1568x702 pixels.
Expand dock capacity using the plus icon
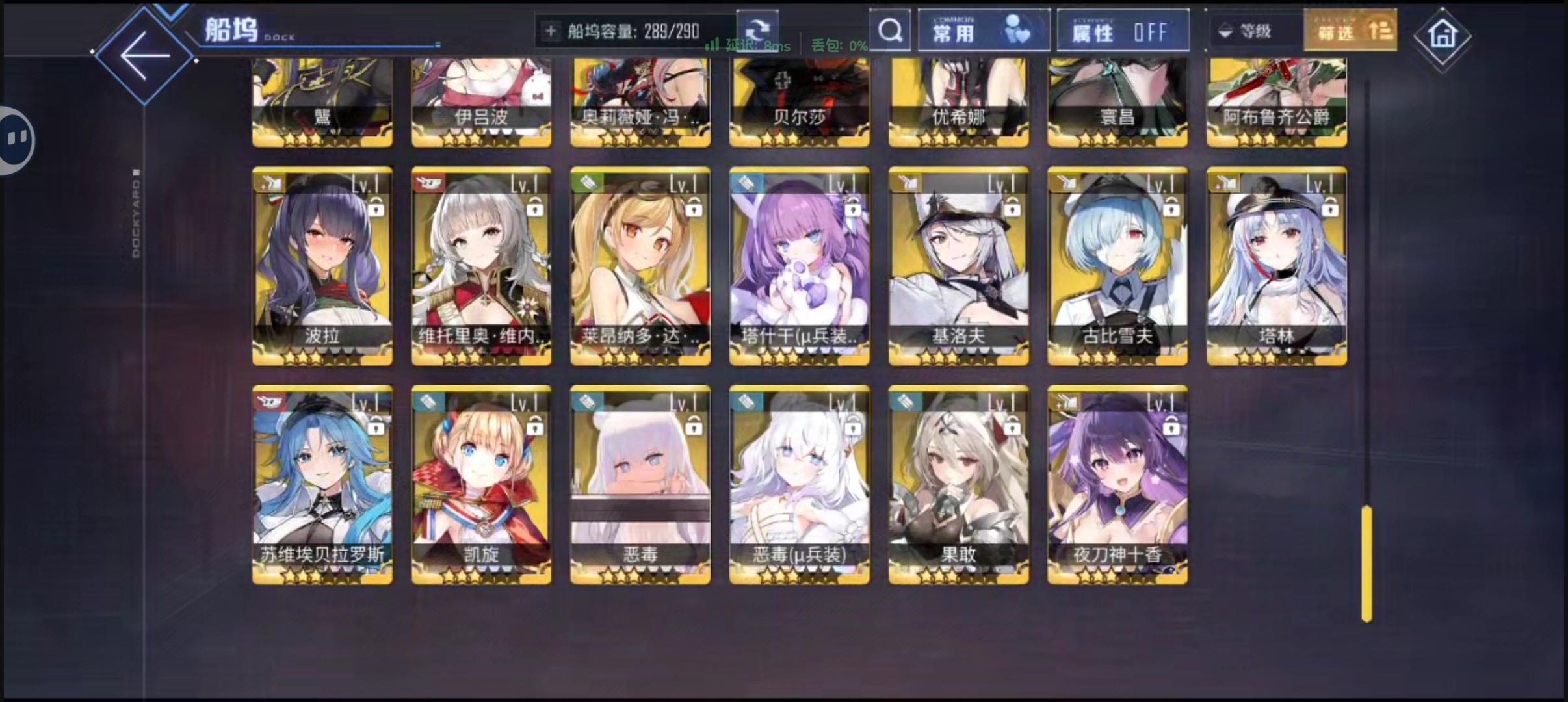coord(552,30)
